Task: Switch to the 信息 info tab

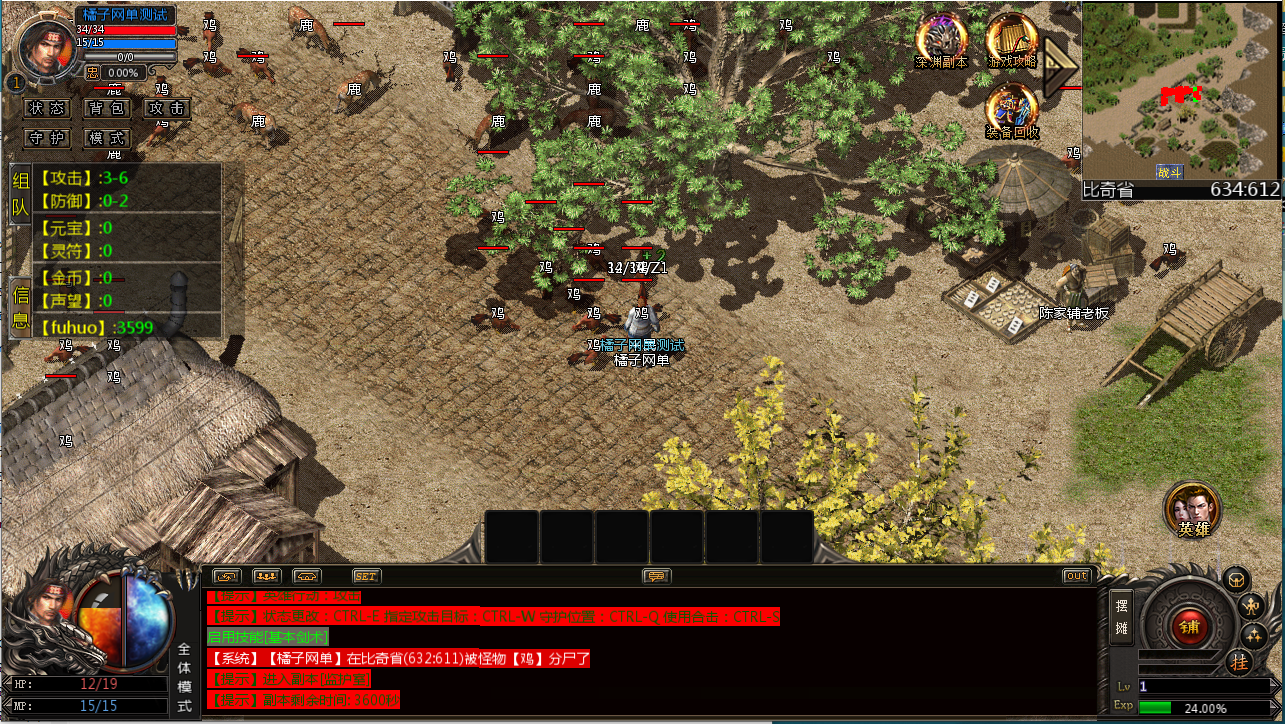Action: [20, 307]
